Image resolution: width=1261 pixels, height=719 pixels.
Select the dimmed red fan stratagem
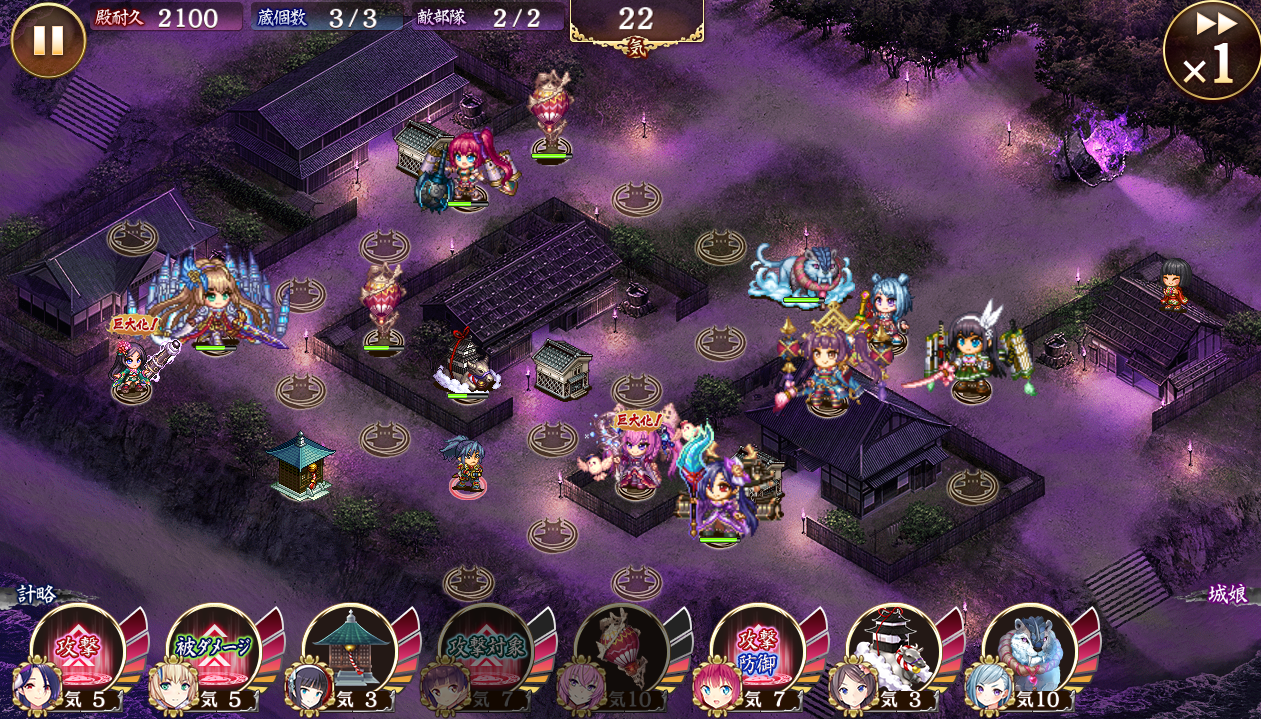[621, 648]
